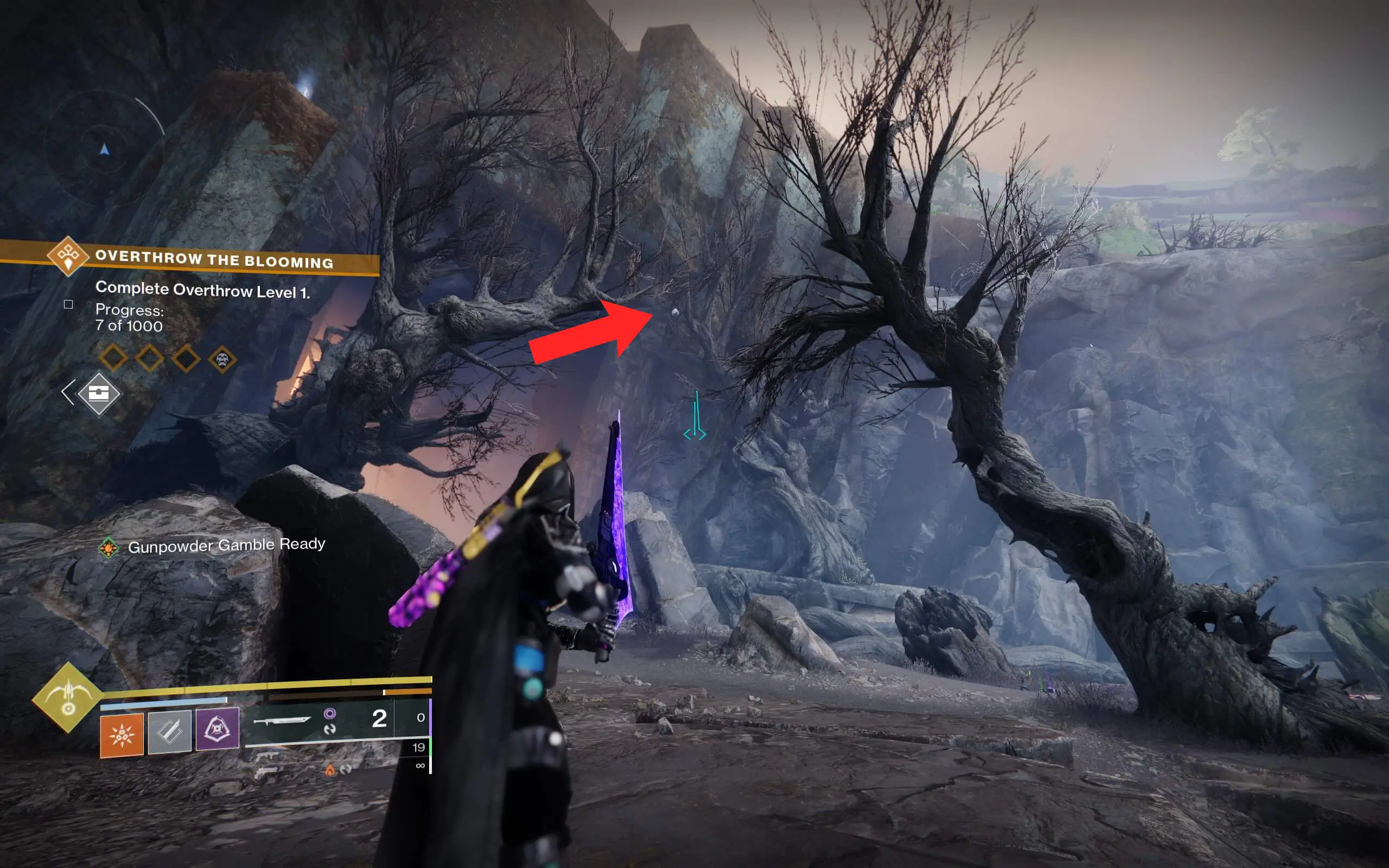Click the purple Transcendence class ability icon

click(x=217, y=730)
